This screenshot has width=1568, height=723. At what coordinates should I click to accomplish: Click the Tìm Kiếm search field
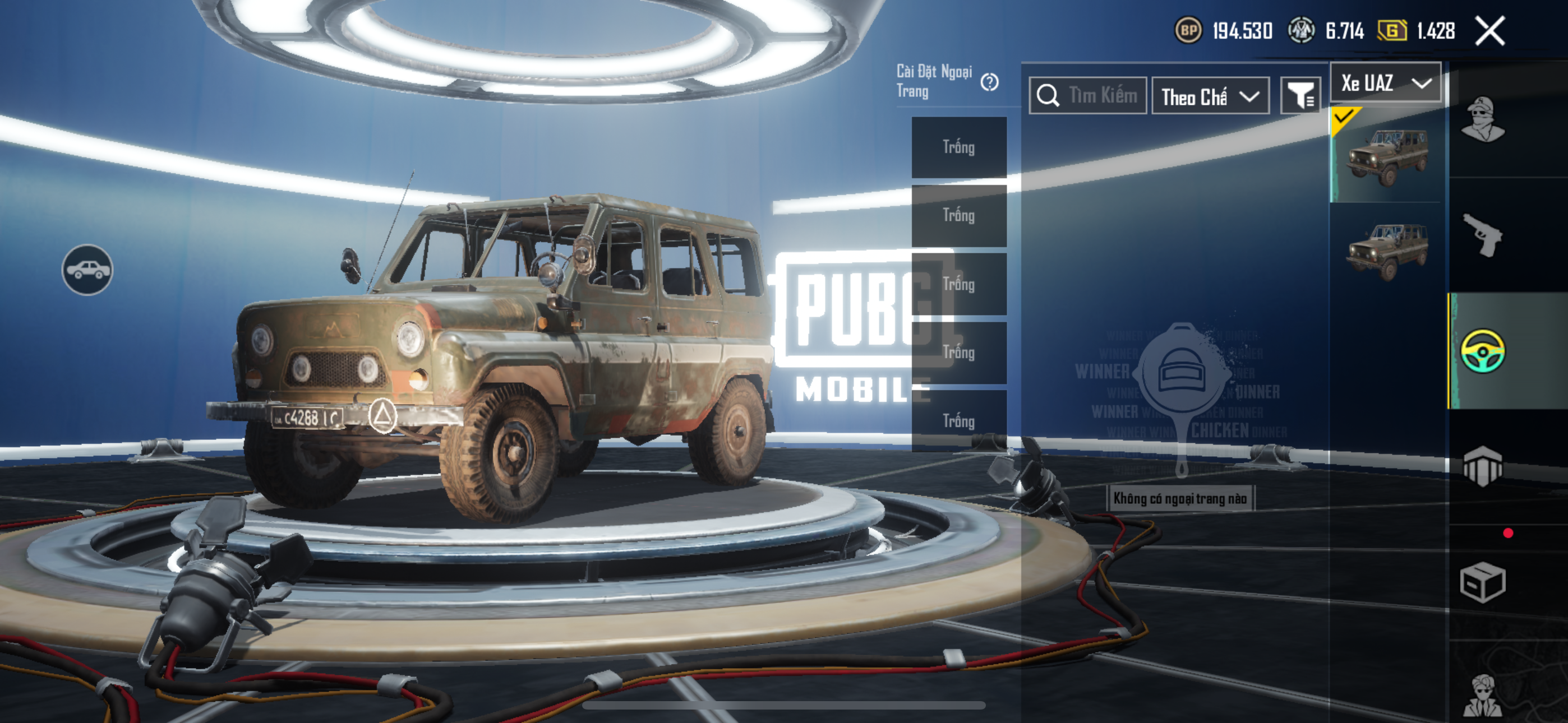(x=1089, y=95)
